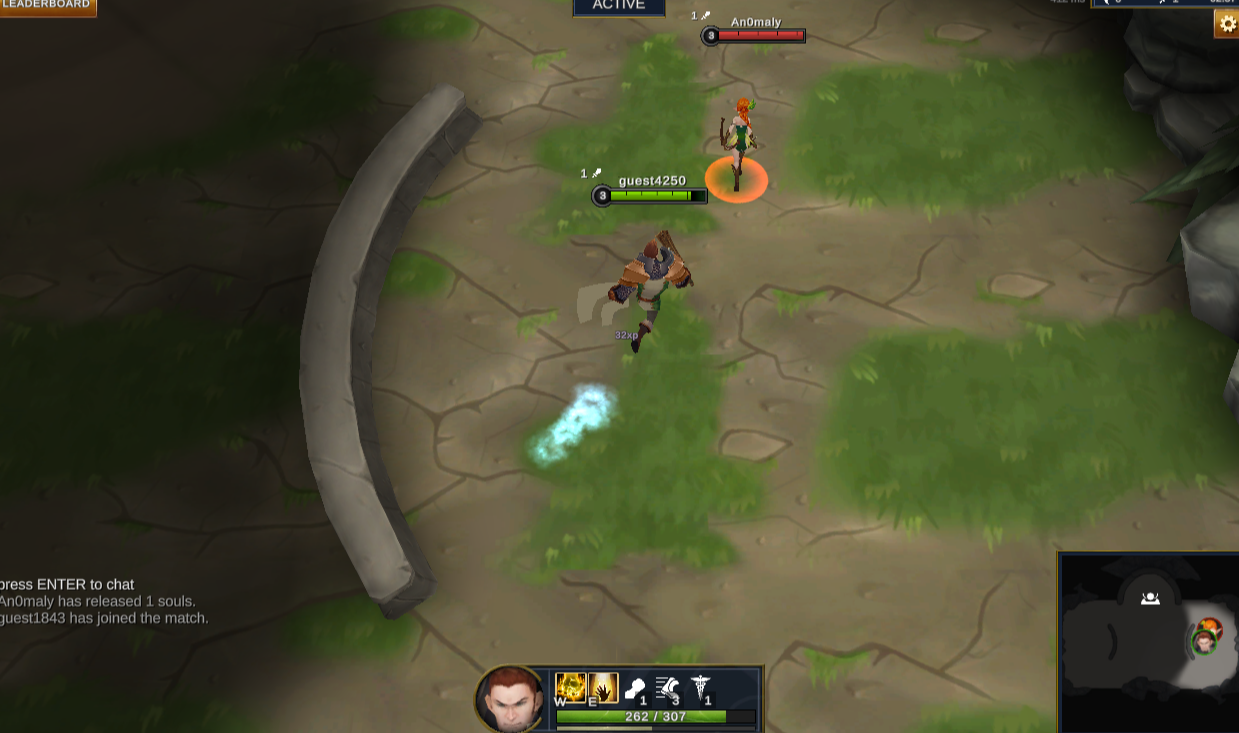This screenshot has height=733, width=1239.
Task: Click the Active status tab
Action: [x=618, y=6]
